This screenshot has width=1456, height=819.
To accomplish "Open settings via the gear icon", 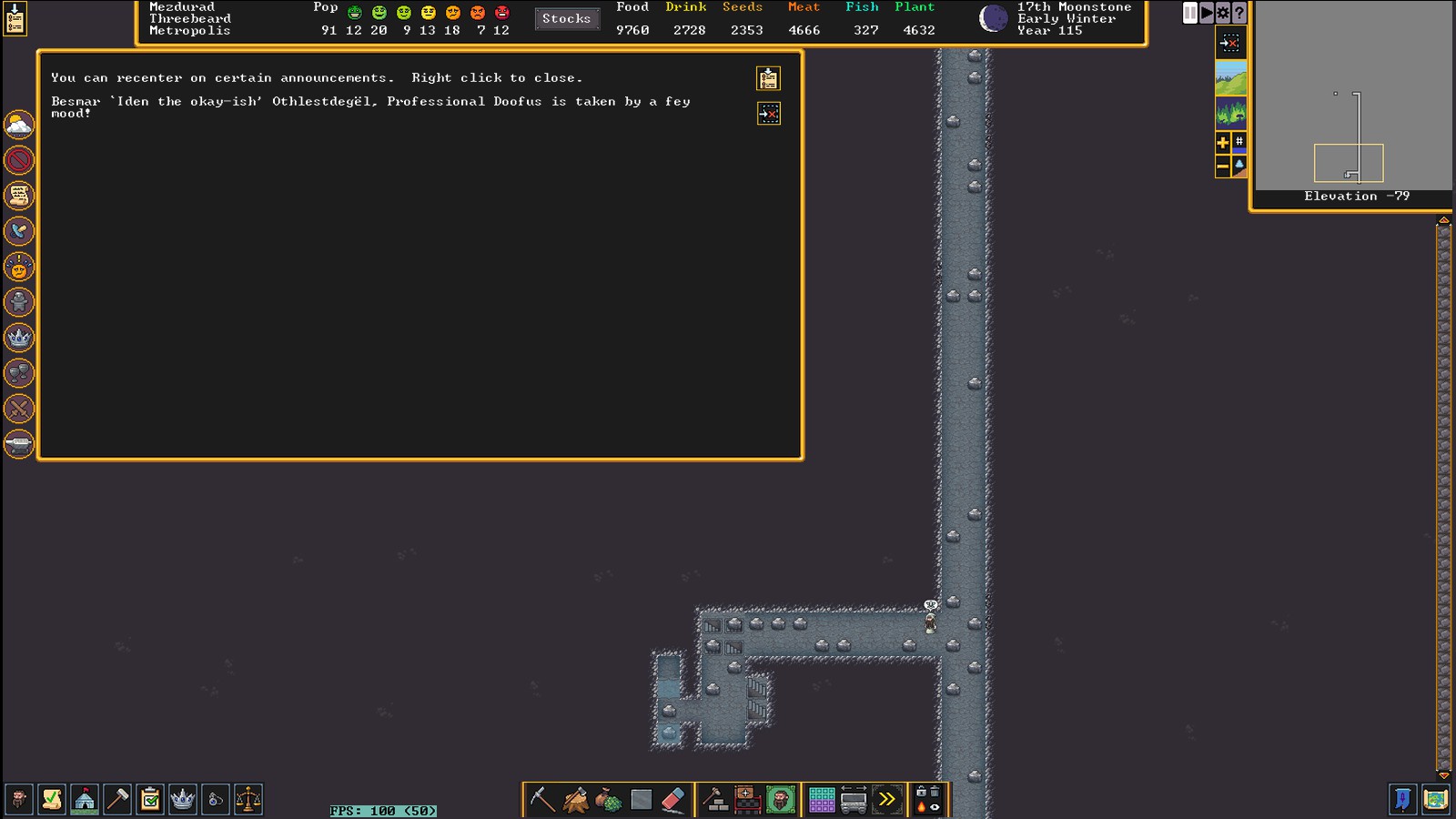I will pos(1223,13).
